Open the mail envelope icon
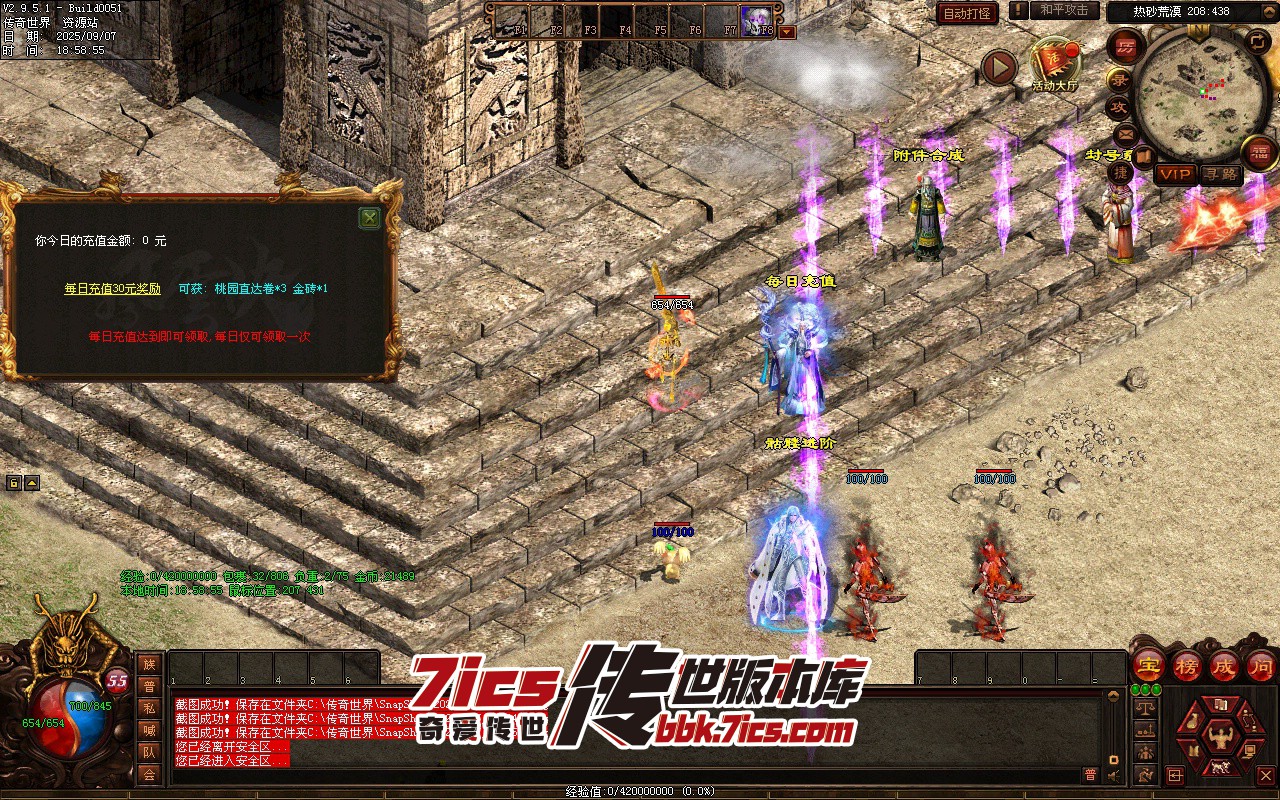Image resolution: width=1280 pixels, height=800 pixels. (1125, 133)
